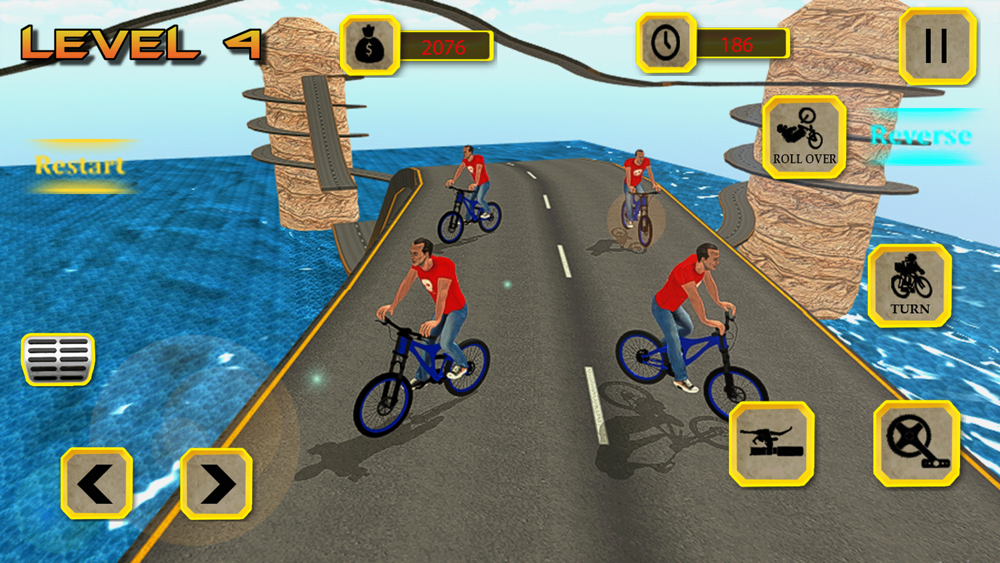Hit the brake pedal button

pyautogui.click(x=58, y=359)
